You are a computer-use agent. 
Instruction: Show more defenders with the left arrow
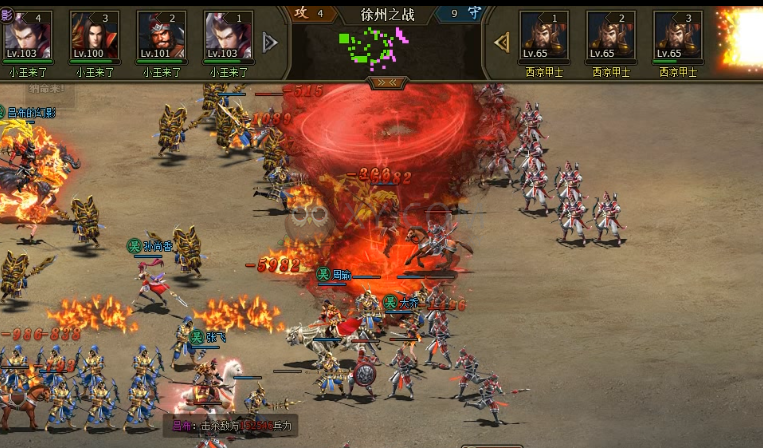pos(502,42)
